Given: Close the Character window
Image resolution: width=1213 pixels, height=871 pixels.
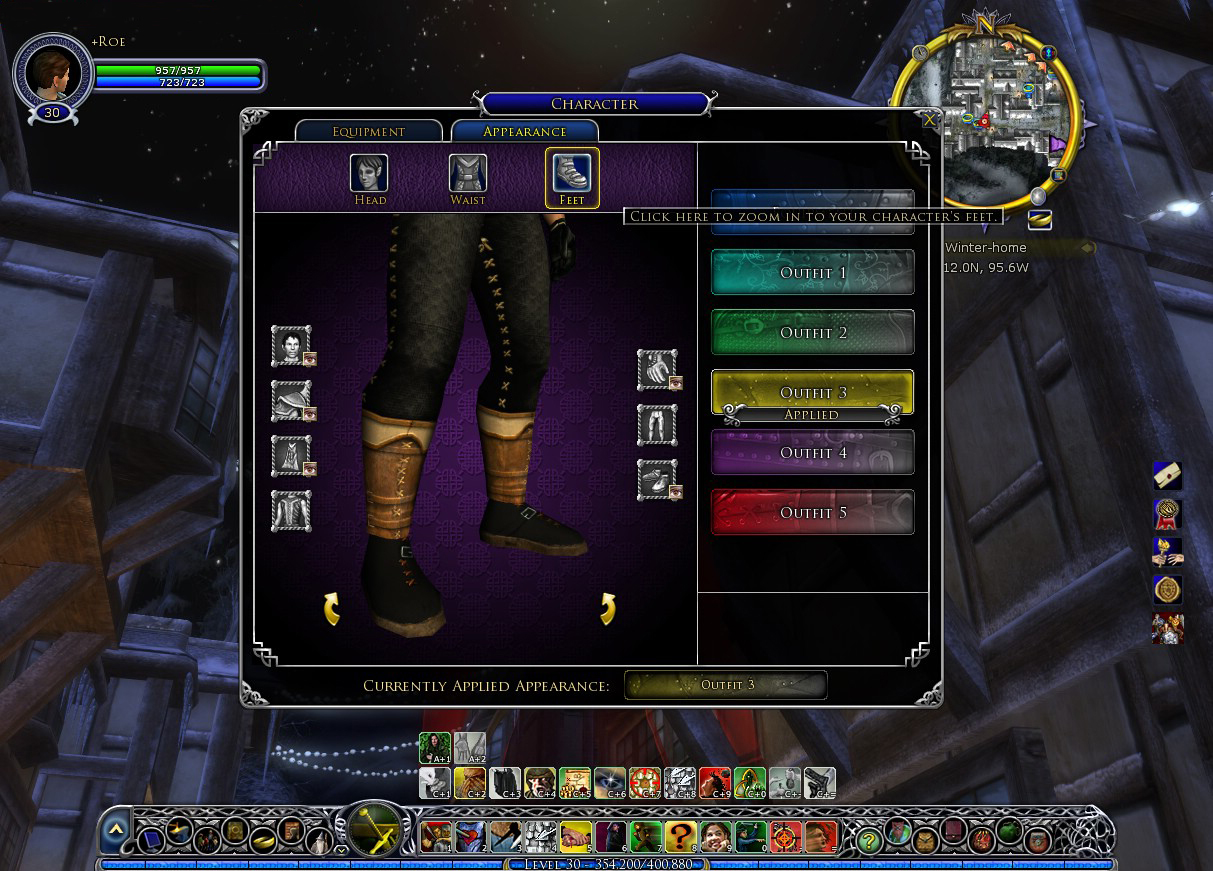Looking at the screenshot, I should pos(929,120).
